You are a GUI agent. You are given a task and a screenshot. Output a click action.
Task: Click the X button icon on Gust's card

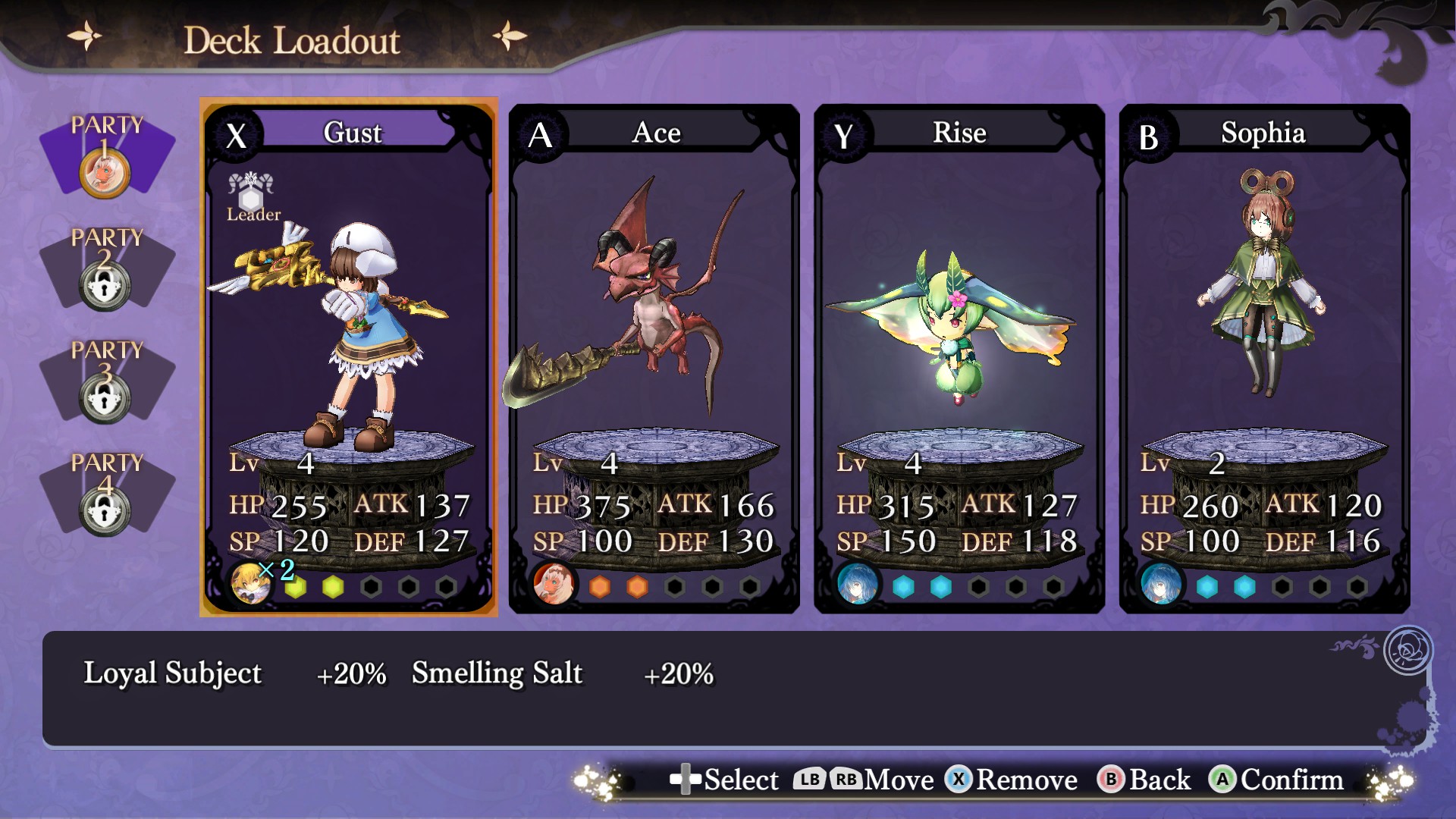[235, 135]
